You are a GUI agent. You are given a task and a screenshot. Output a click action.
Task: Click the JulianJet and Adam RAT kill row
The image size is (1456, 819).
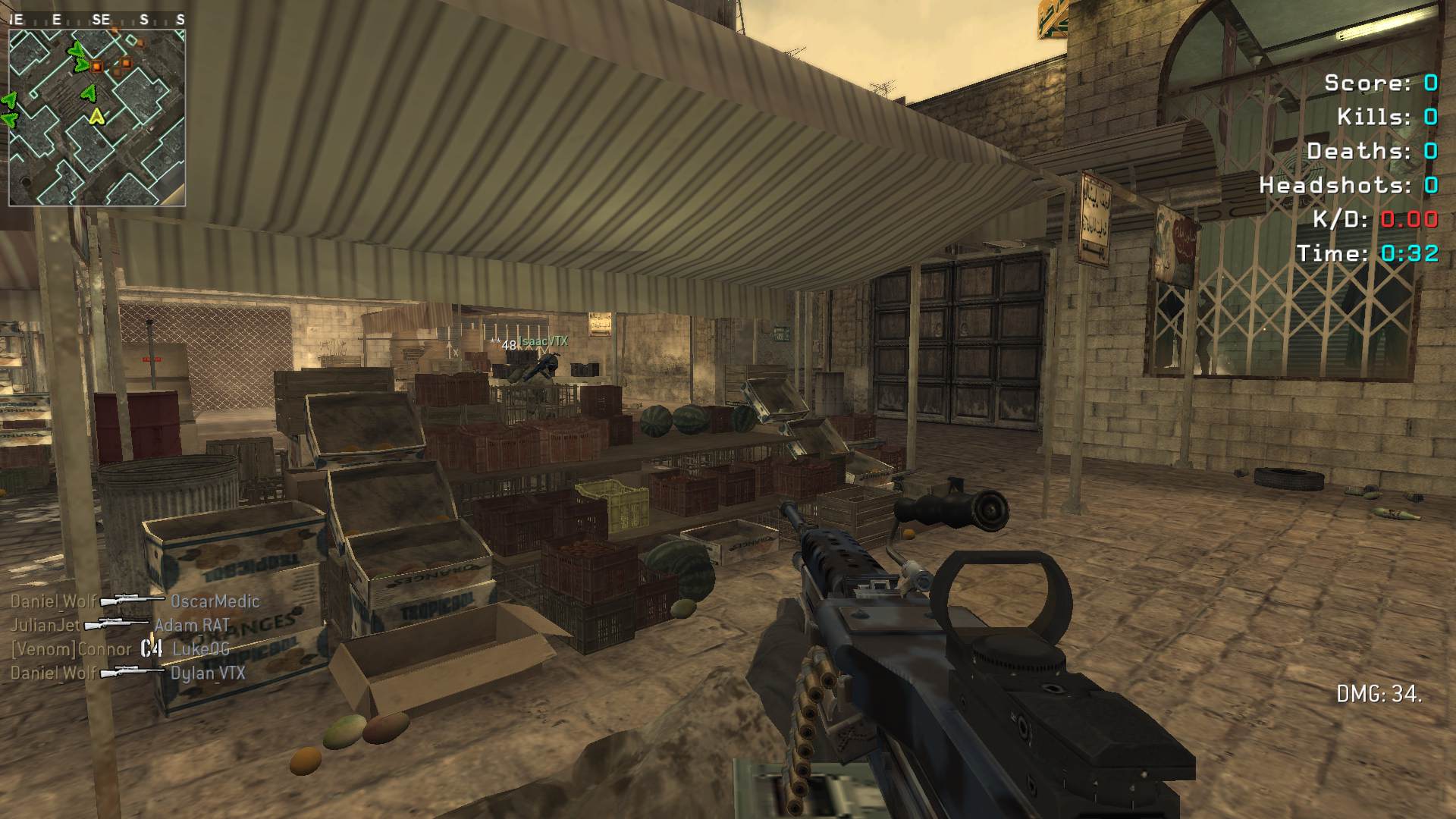120,626
